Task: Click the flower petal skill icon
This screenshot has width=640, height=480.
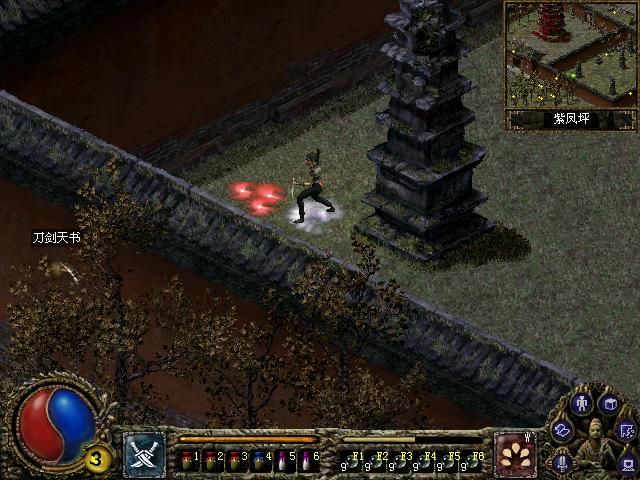Action: point(516,455)
